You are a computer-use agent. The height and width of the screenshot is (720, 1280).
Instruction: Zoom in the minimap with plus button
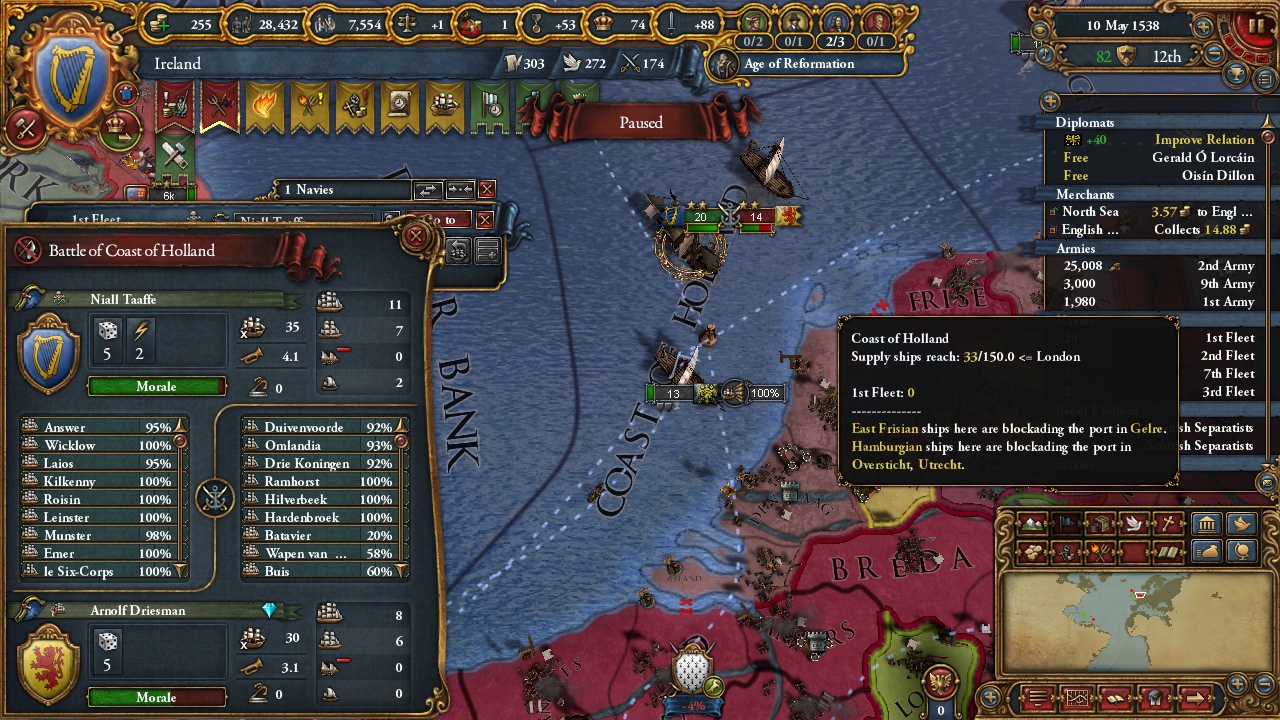click(1238, 684)
